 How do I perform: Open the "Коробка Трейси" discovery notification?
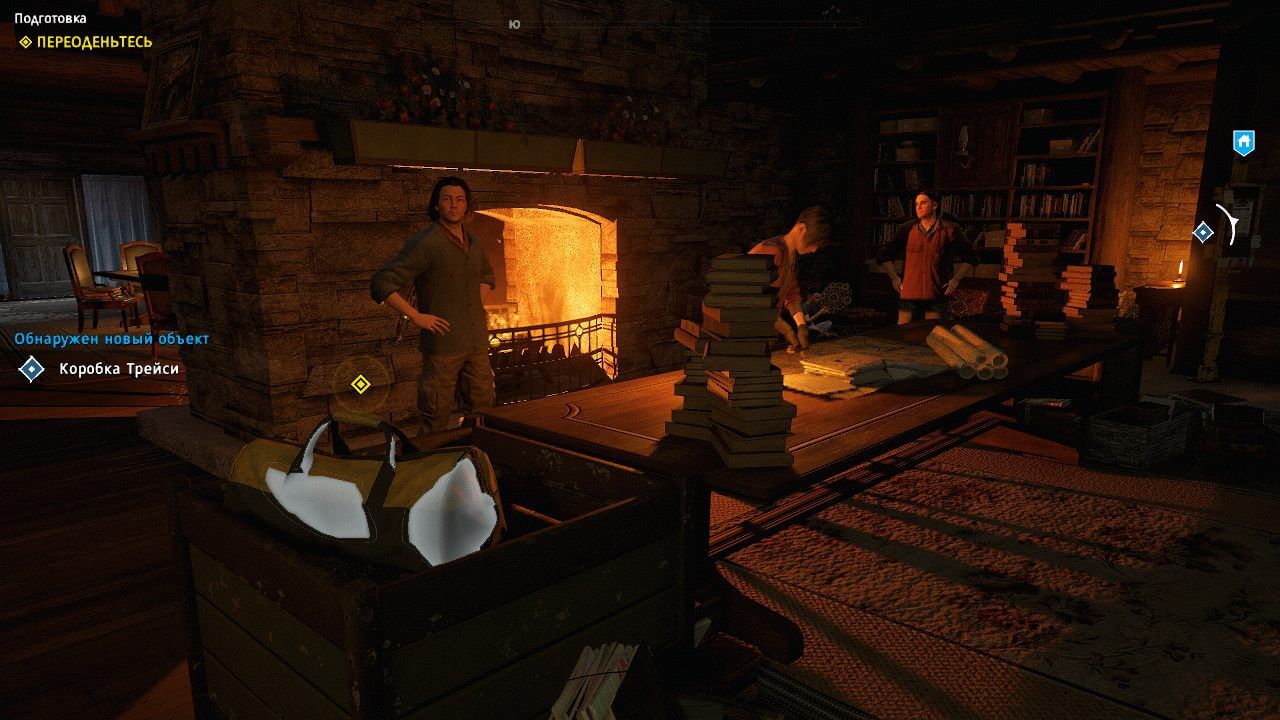point(119,369)
